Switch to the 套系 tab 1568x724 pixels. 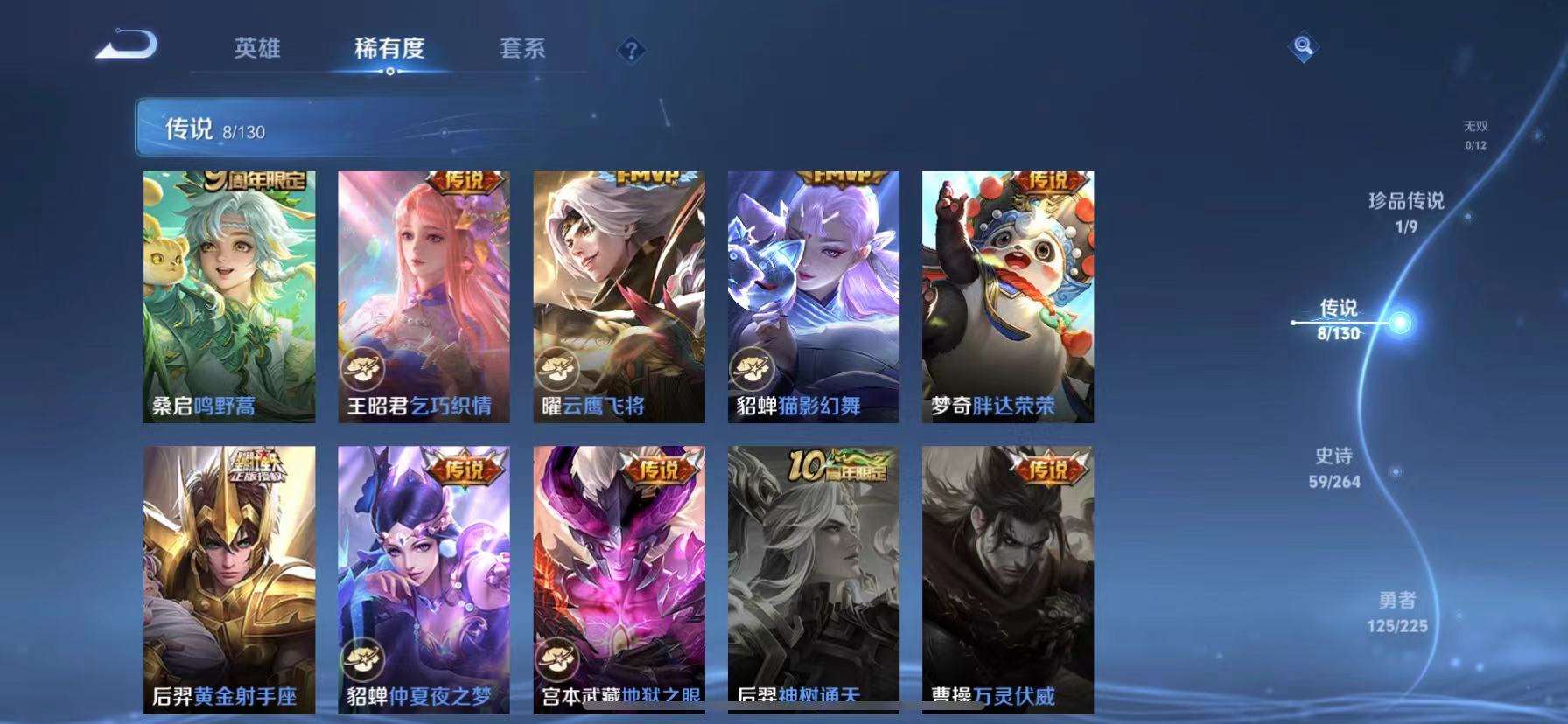pyautogui.click(x=523, y=50)
